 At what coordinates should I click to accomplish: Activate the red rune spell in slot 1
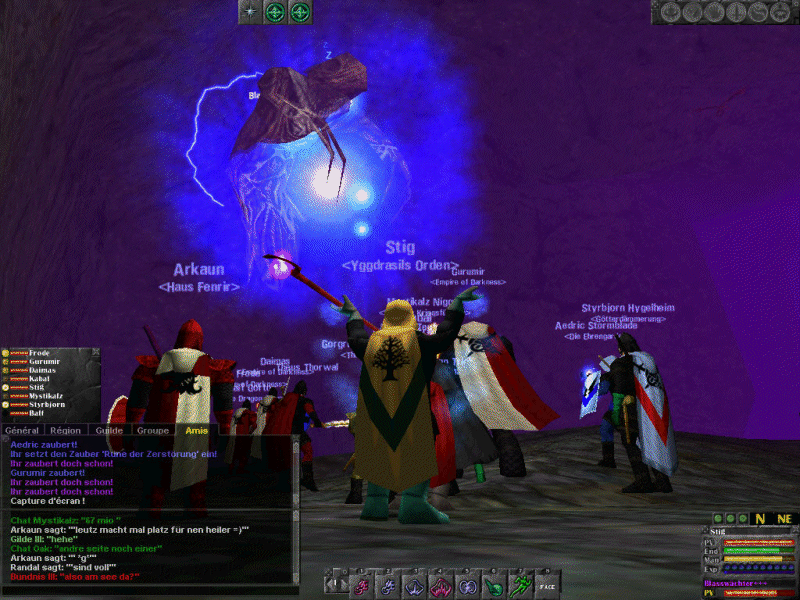click(x=363, y=585)
